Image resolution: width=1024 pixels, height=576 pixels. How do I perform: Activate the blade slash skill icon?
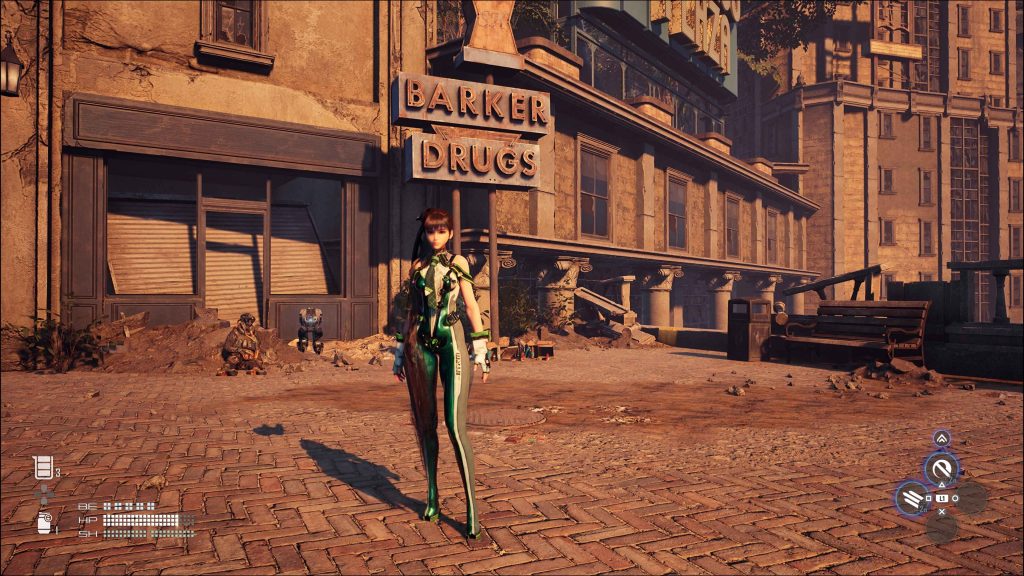pos(941,468)
